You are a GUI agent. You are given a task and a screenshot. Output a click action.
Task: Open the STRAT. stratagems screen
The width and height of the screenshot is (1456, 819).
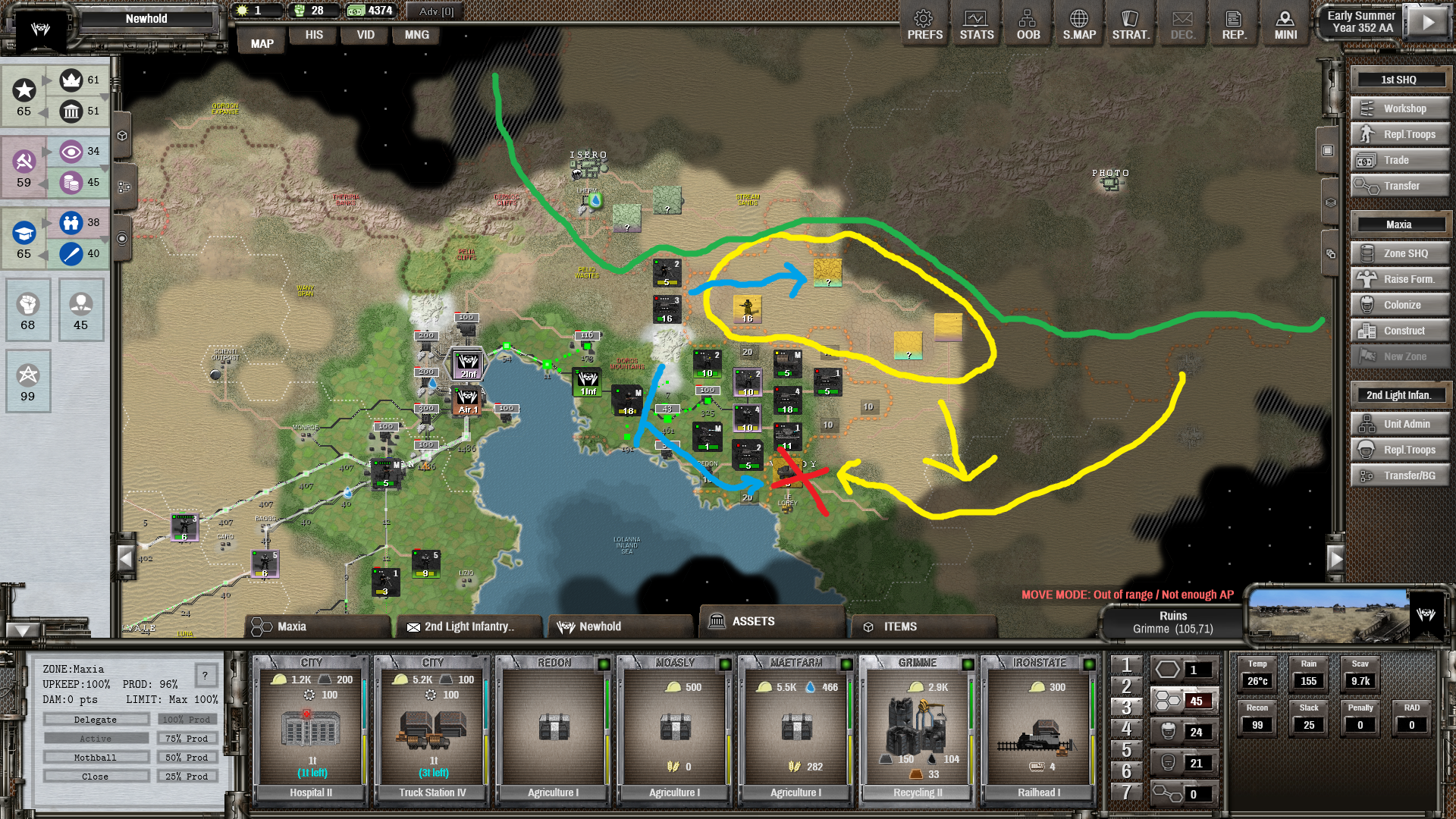tap(1131, 25)
